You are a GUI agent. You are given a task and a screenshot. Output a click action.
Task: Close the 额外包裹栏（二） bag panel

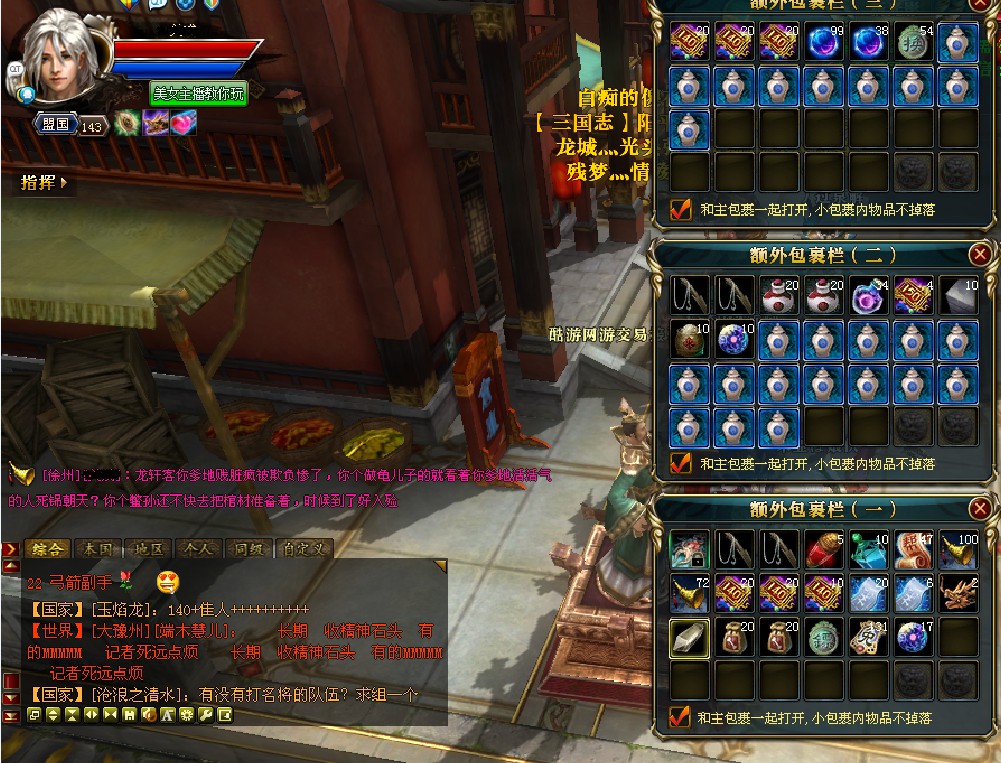(980, 254)
